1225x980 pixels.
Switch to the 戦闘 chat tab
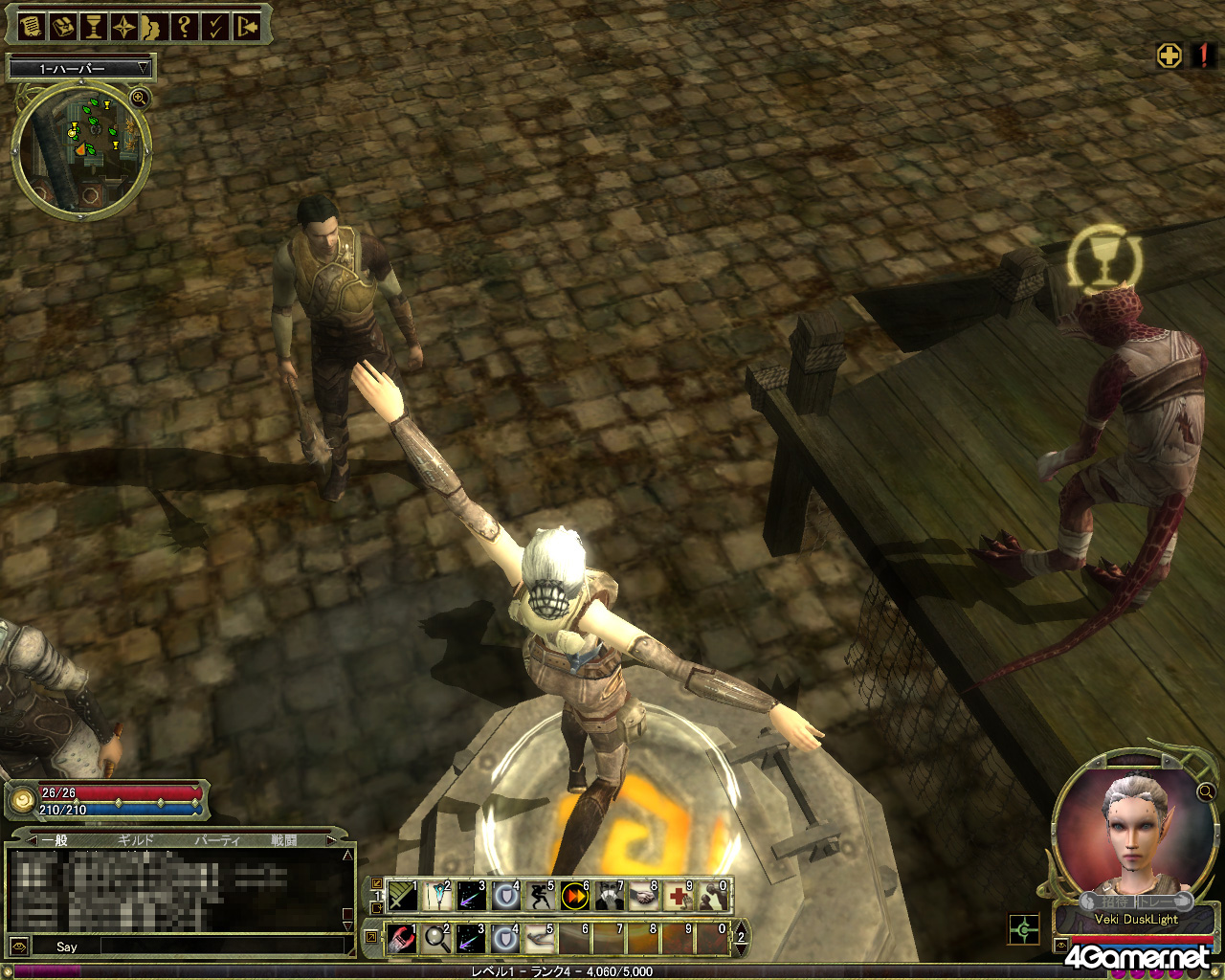pos(284,840)
